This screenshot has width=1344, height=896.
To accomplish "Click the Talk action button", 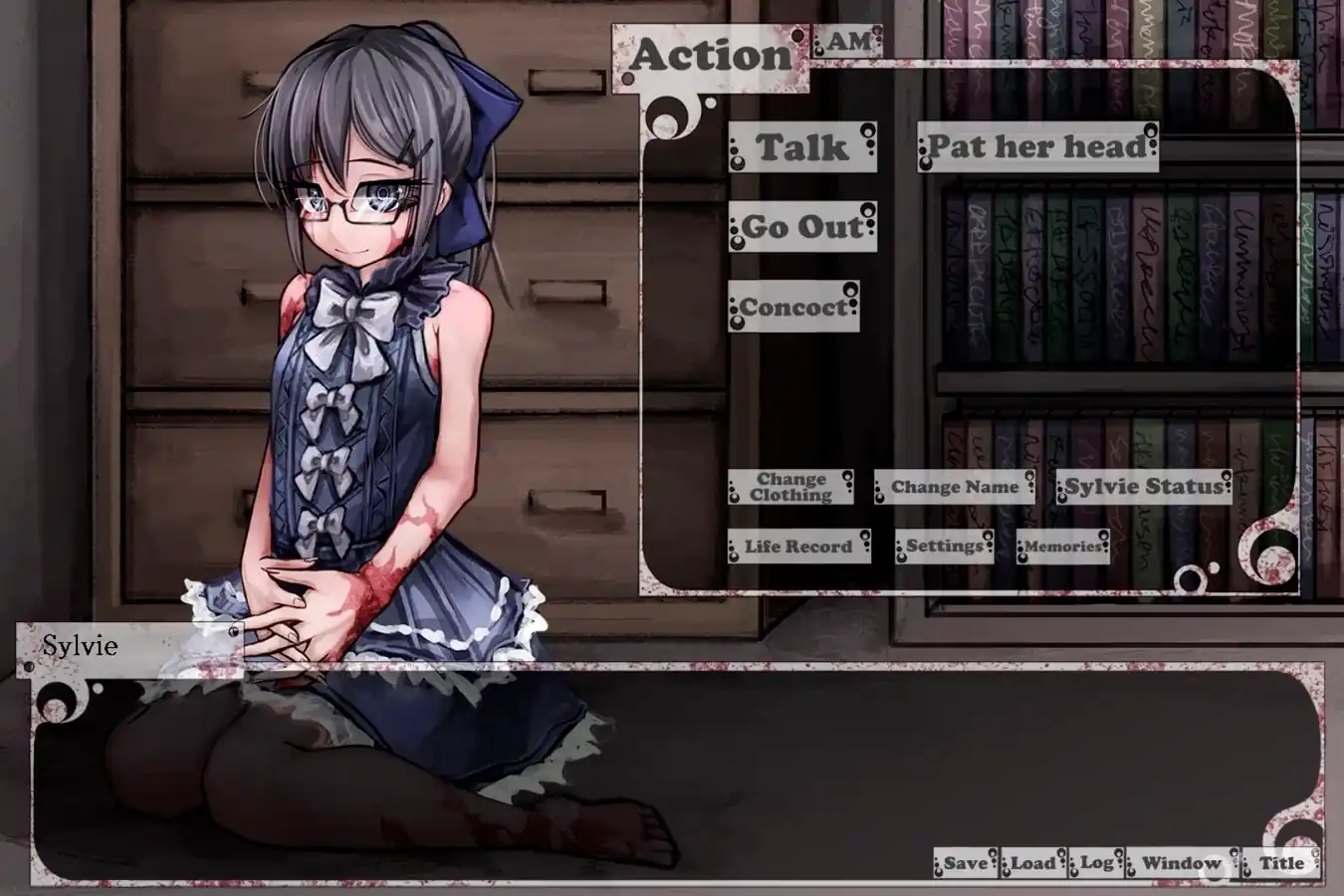I will 802,148.
